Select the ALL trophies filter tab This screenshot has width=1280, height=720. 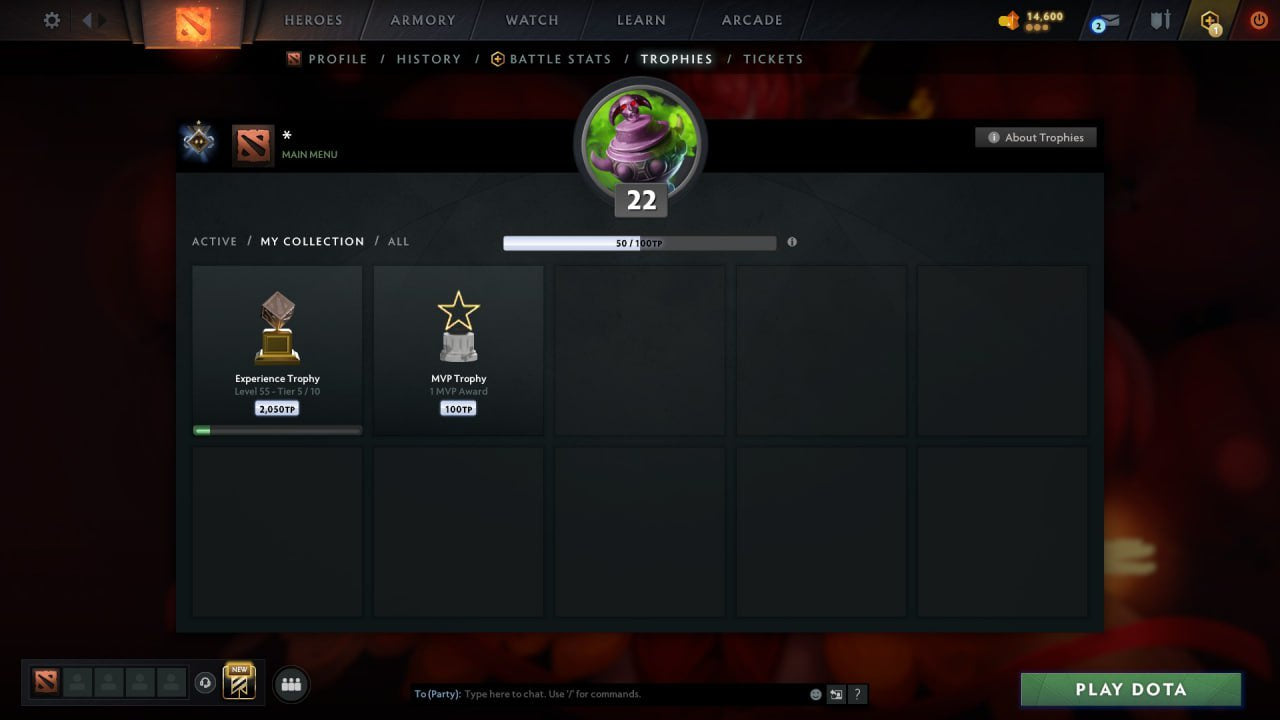click(x=398, y=241)
